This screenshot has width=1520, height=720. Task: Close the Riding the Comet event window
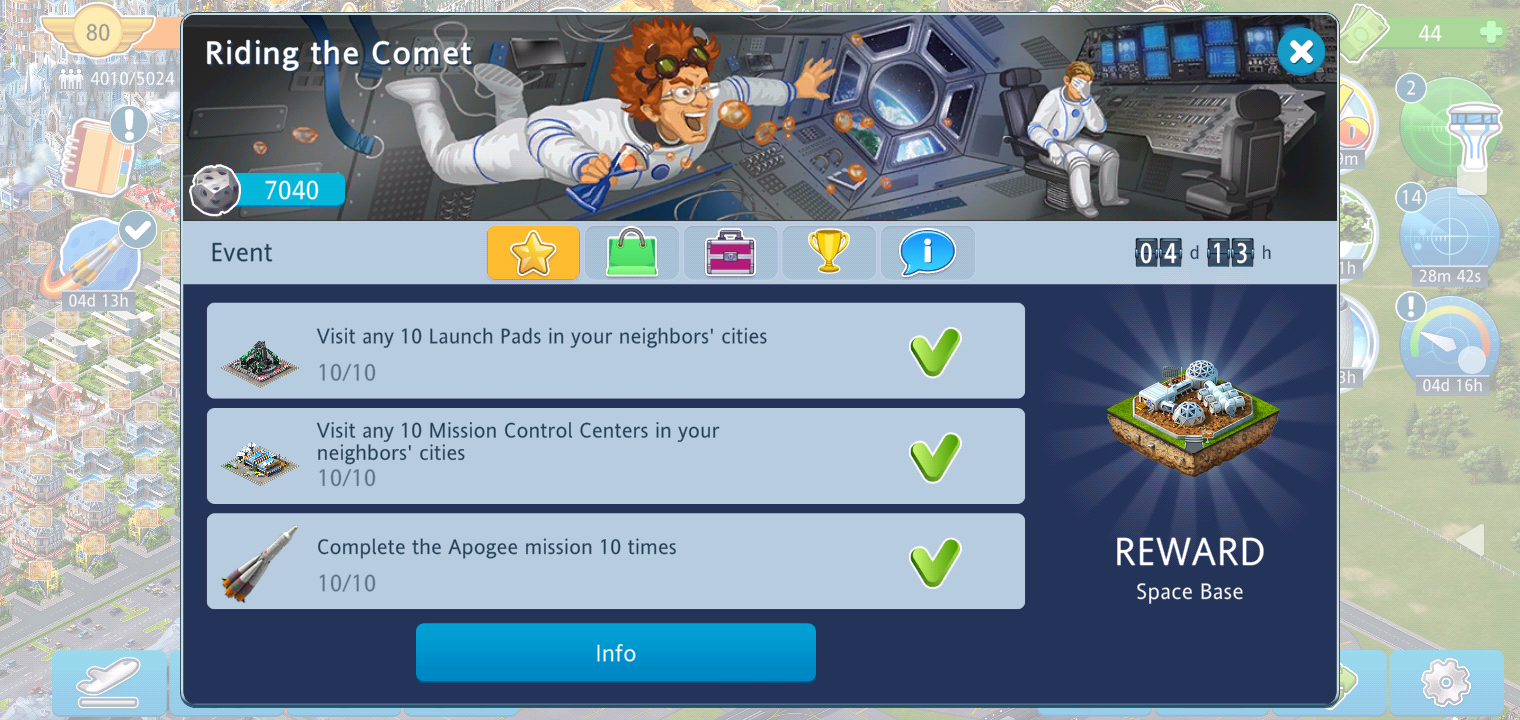coord(1300,51)
